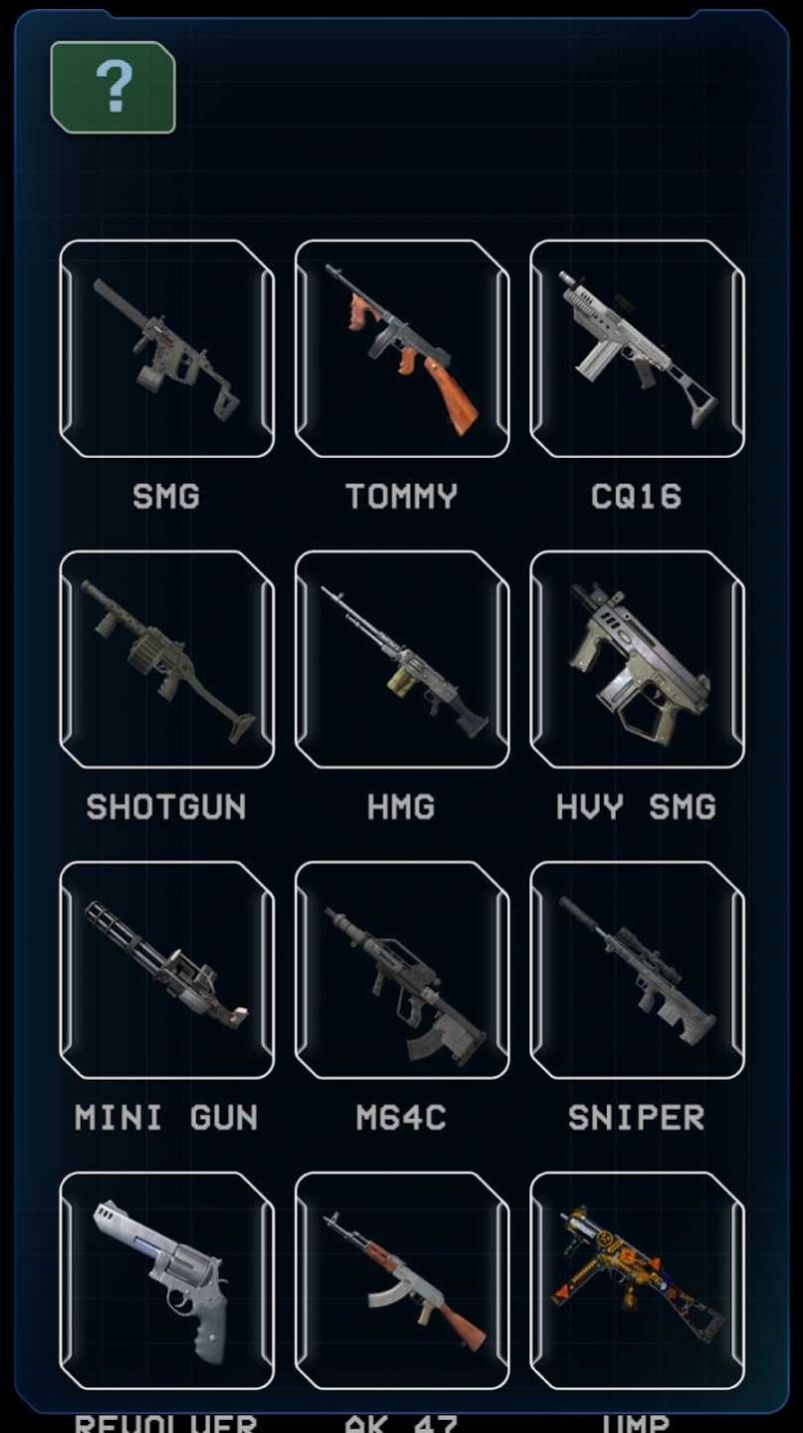Image resolution: width=803 pixels, height=1433 pixels.
Task: Choose the HMG weapon tile
Action: pyautogui.click(x=401, y=659)
